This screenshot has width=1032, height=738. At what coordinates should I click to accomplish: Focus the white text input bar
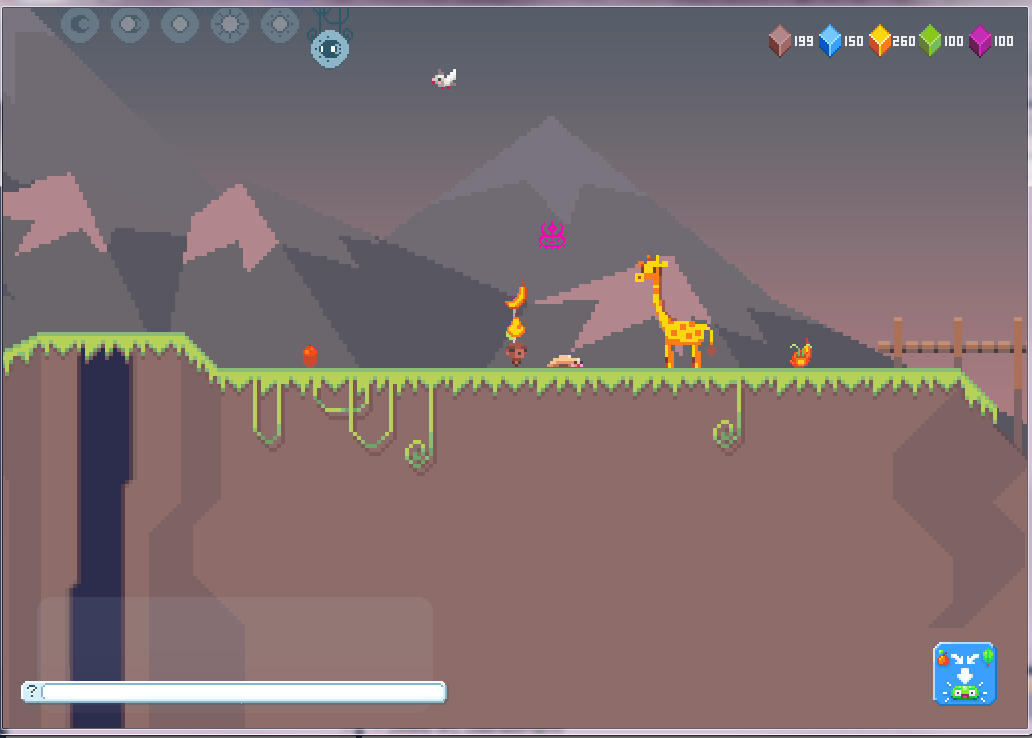(243, 692)
